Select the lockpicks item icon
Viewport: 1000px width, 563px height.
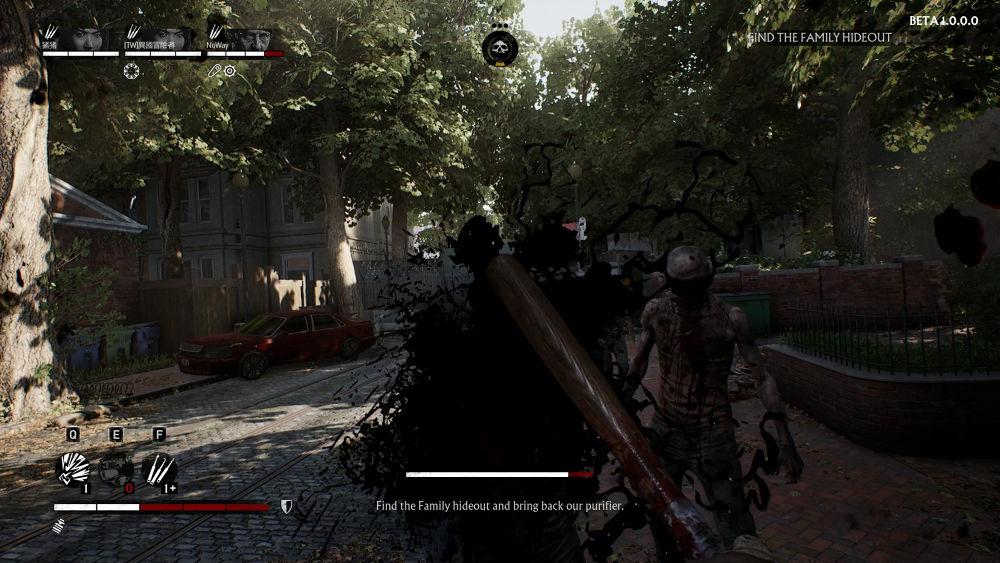click(160, 469)
